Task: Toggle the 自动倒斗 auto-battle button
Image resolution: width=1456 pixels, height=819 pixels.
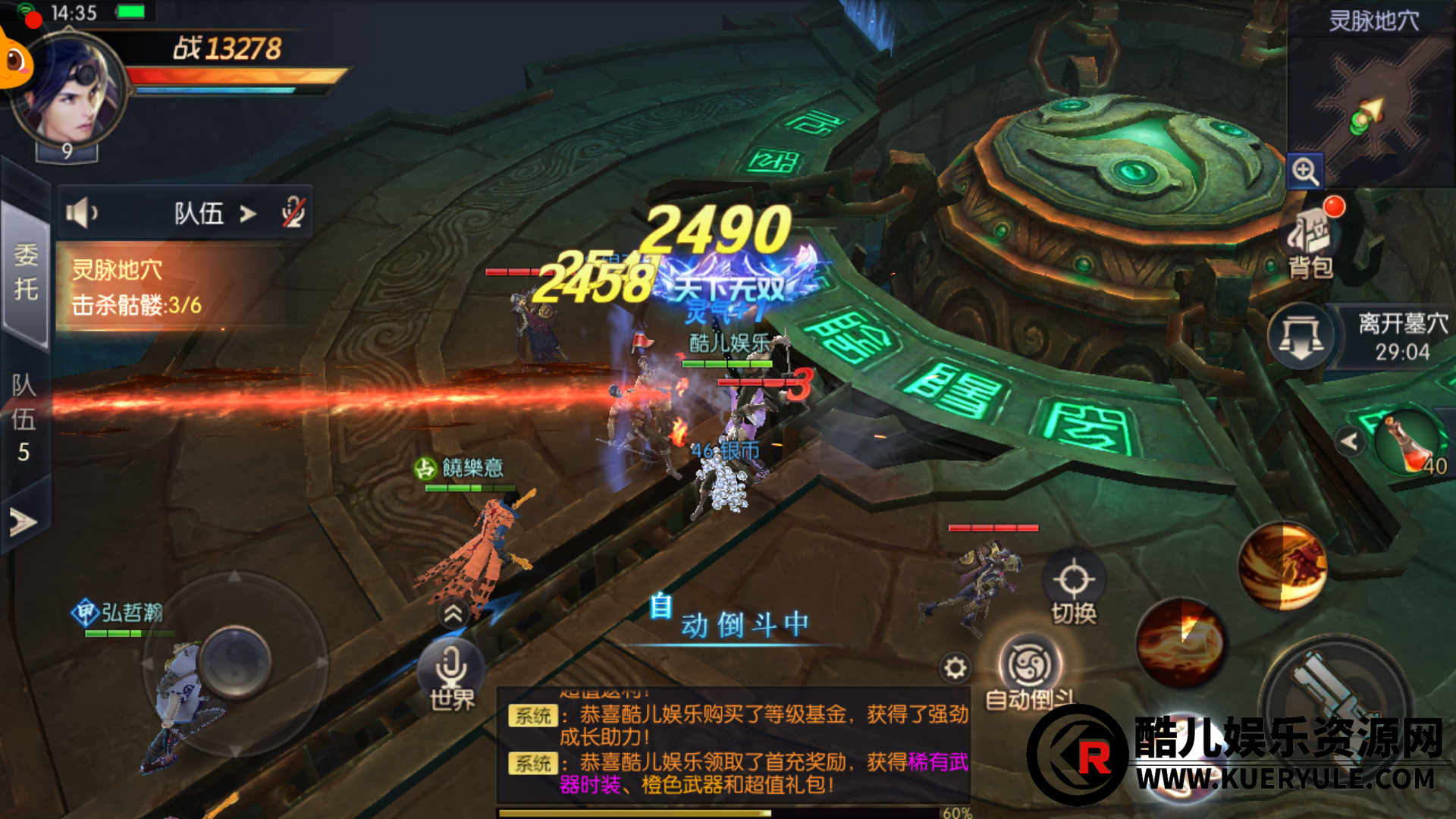Action: (1029, 673)
